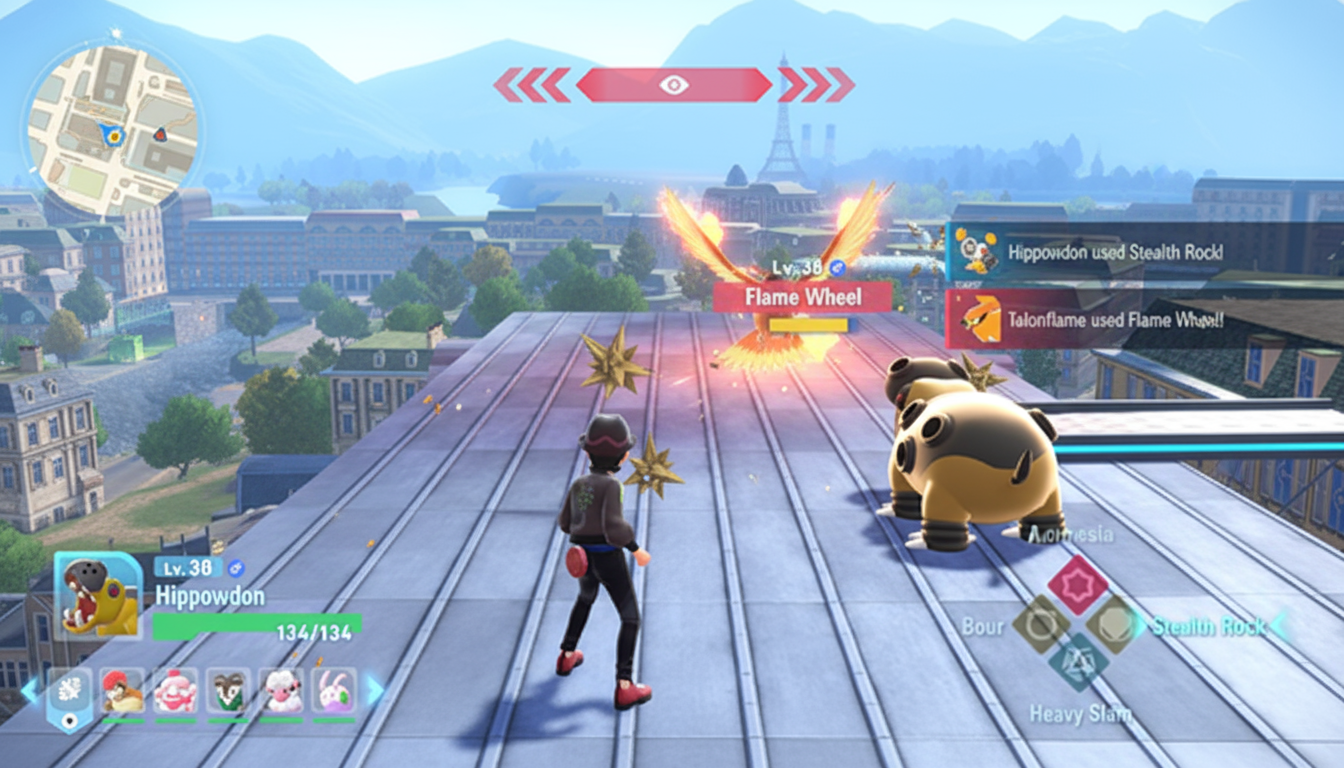This screenshot has height=768, width=1344.
Task: Select the Hippowdon portrait
Action: 98,596
